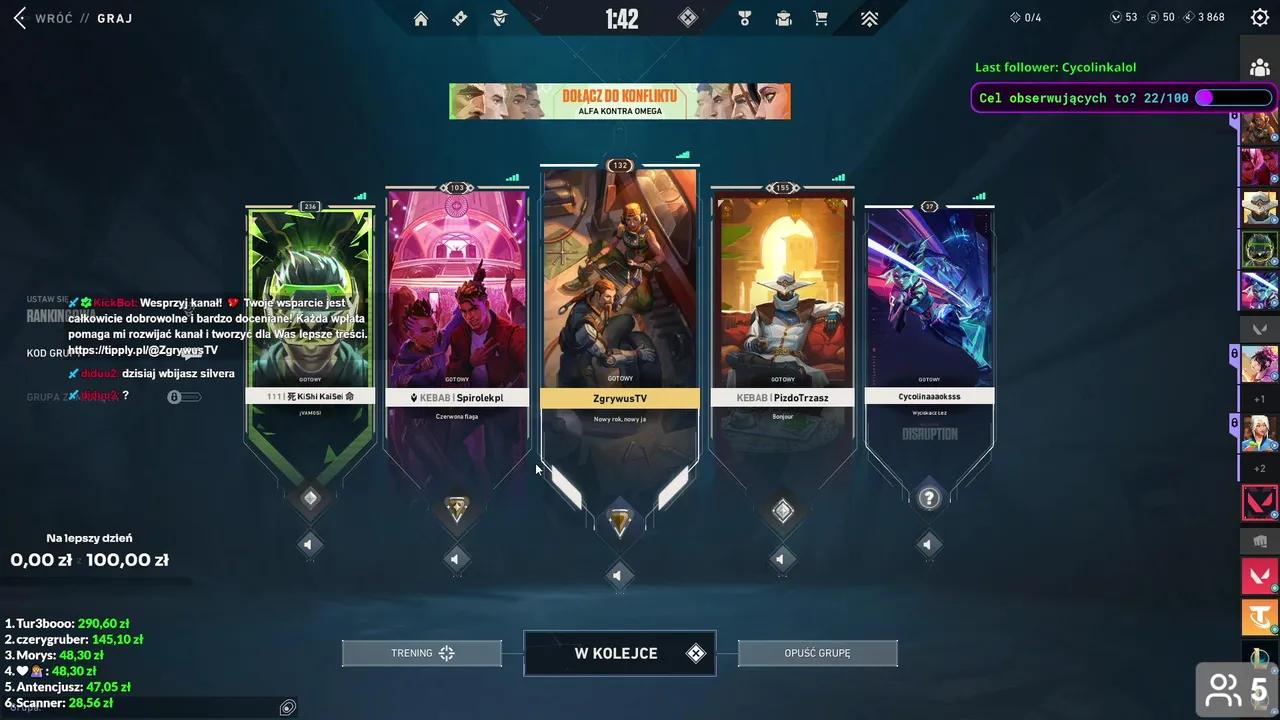1280x720 pixels.
Task: Select the Home icon in the navigation bar
Action: [x=421, y=17]
